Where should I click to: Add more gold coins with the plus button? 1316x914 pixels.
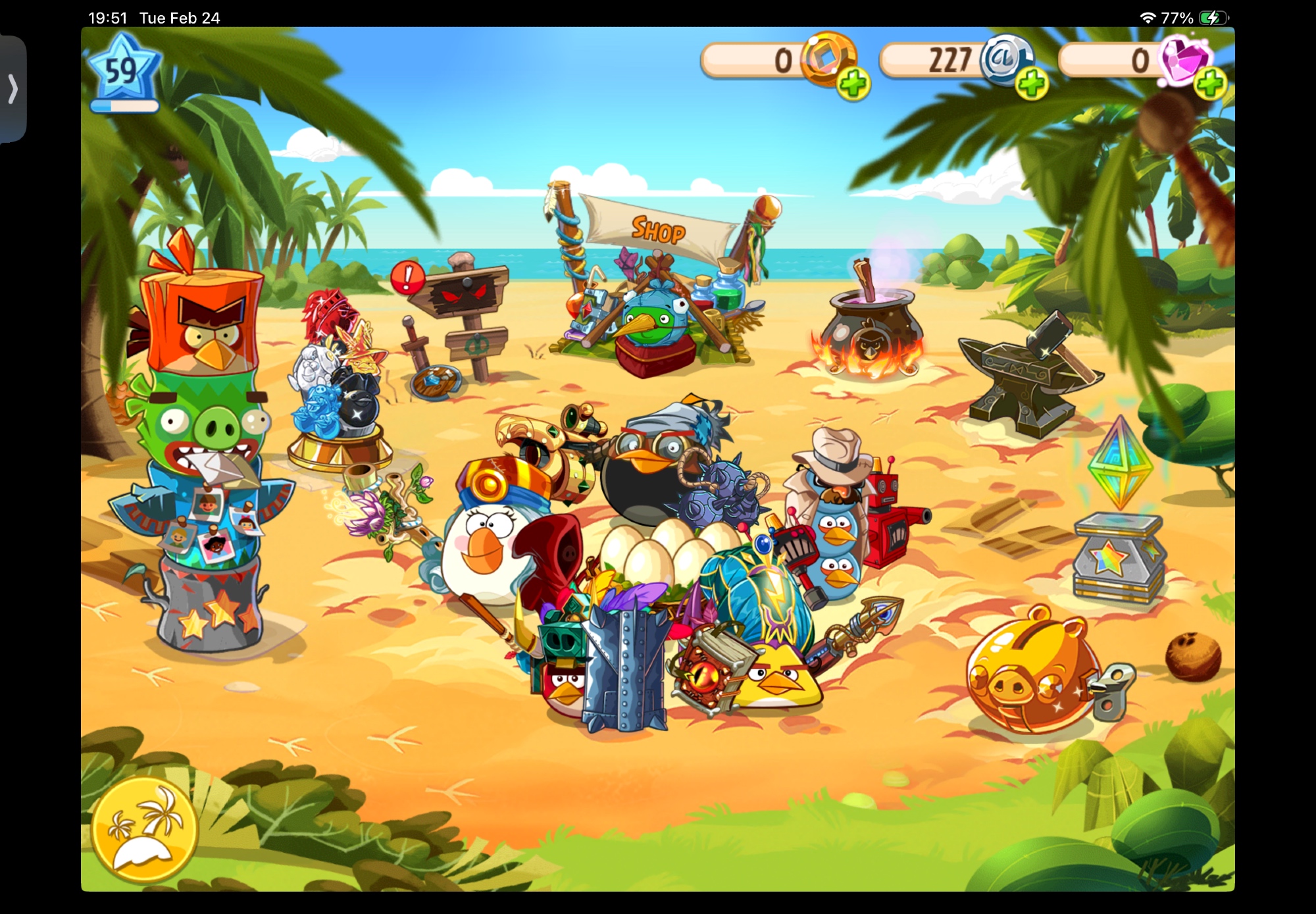(853, 85)
